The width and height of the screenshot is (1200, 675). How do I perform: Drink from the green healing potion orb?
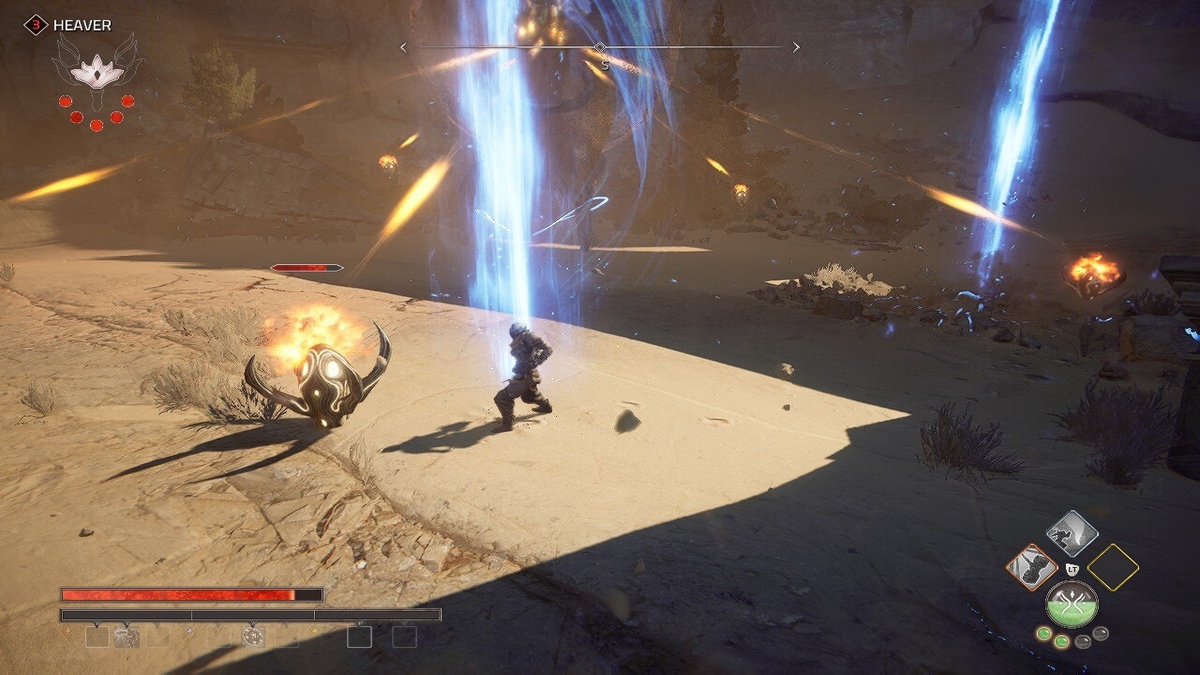tap(1072, 604)
